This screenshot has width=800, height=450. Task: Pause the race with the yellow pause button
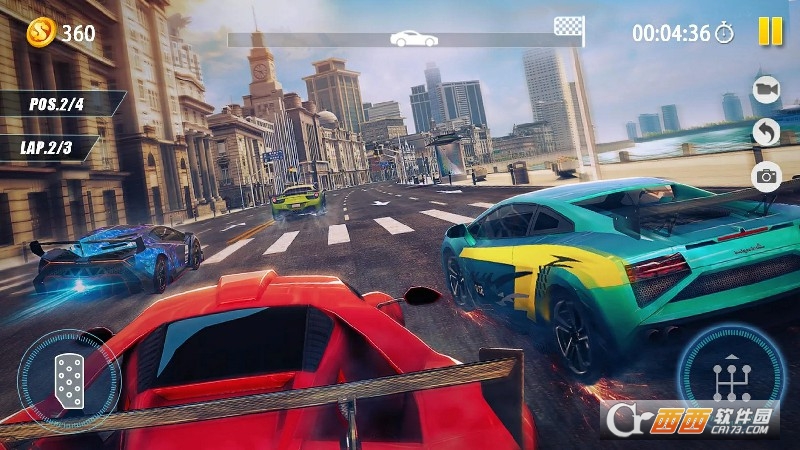[x=770, y=32]
